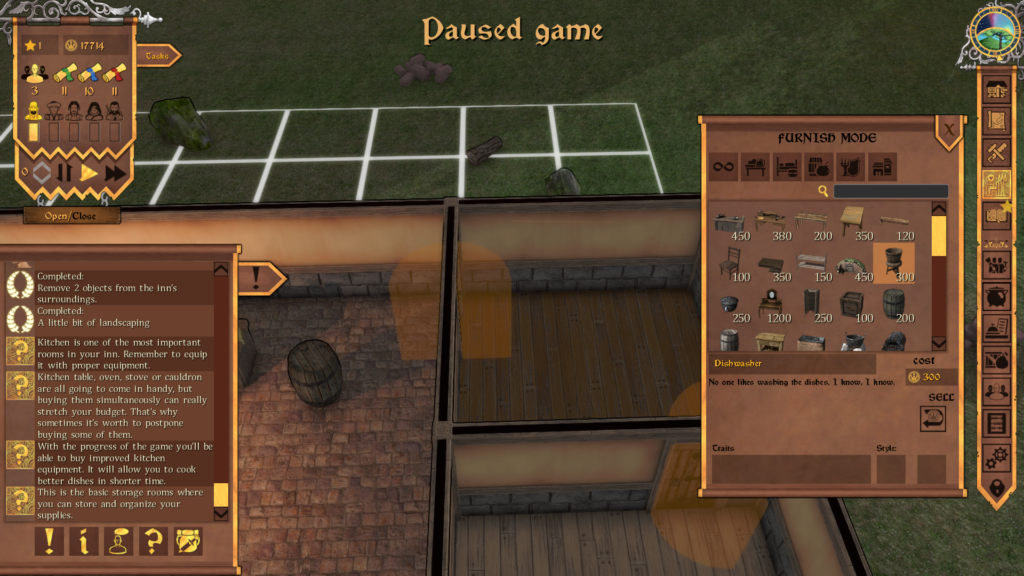Pause the game speed control
Viewport: 1024px width, 576px height.
64,173
